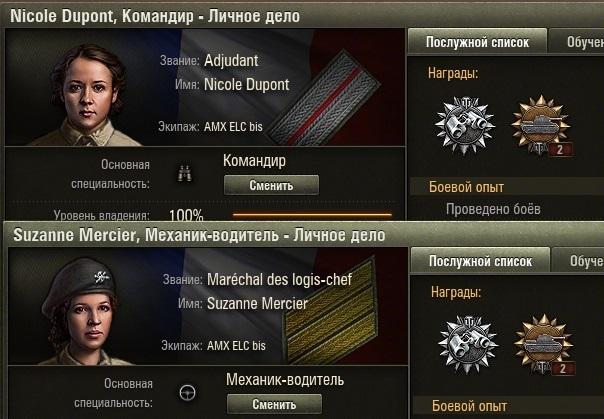Select the silver medal in Nicole Dupont's awards
This screenshot has height=419, width=604.
coord(464,126)
